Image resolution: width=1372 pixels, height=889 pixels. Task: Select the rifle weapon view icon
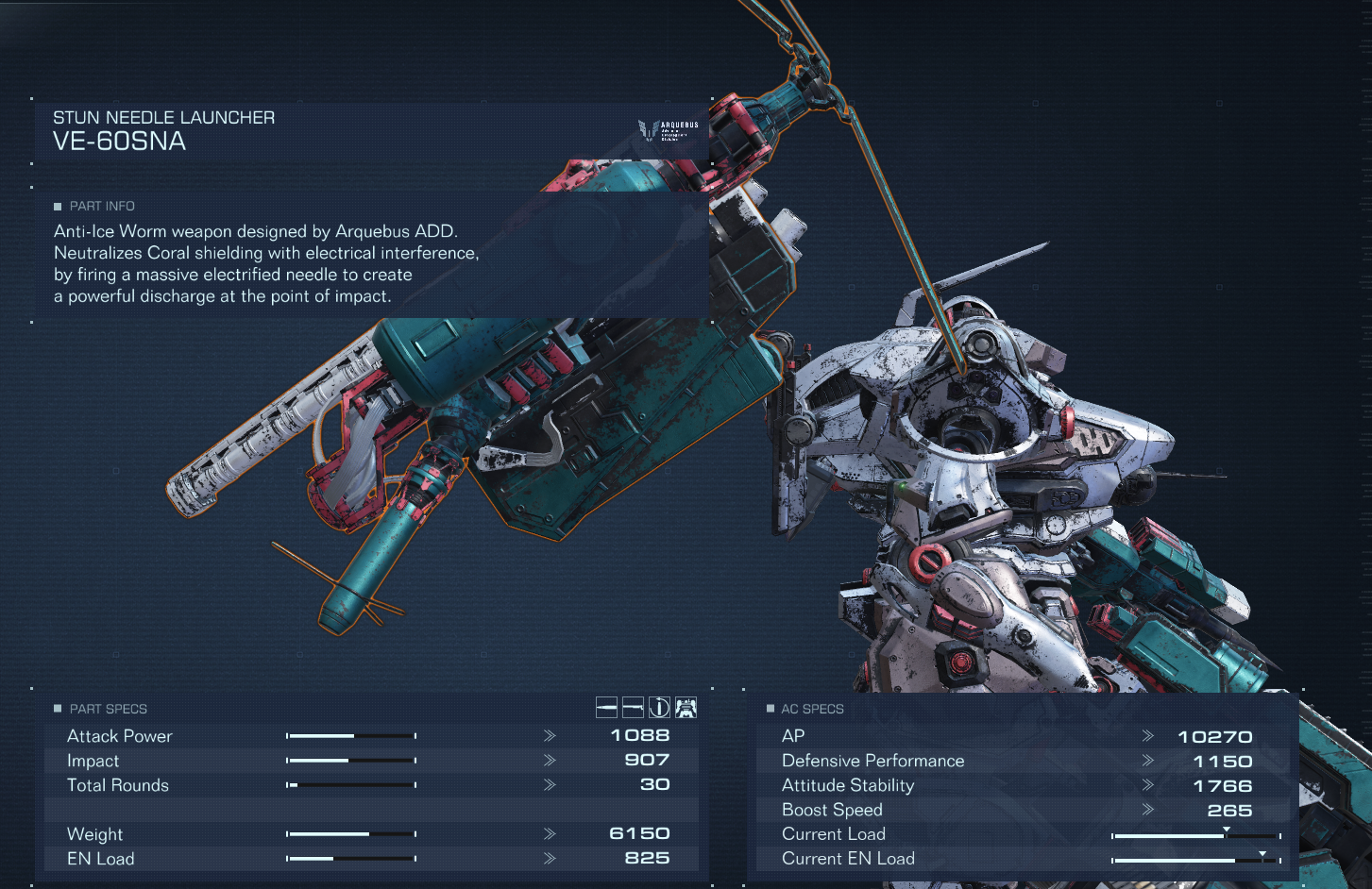coord(633,707)
